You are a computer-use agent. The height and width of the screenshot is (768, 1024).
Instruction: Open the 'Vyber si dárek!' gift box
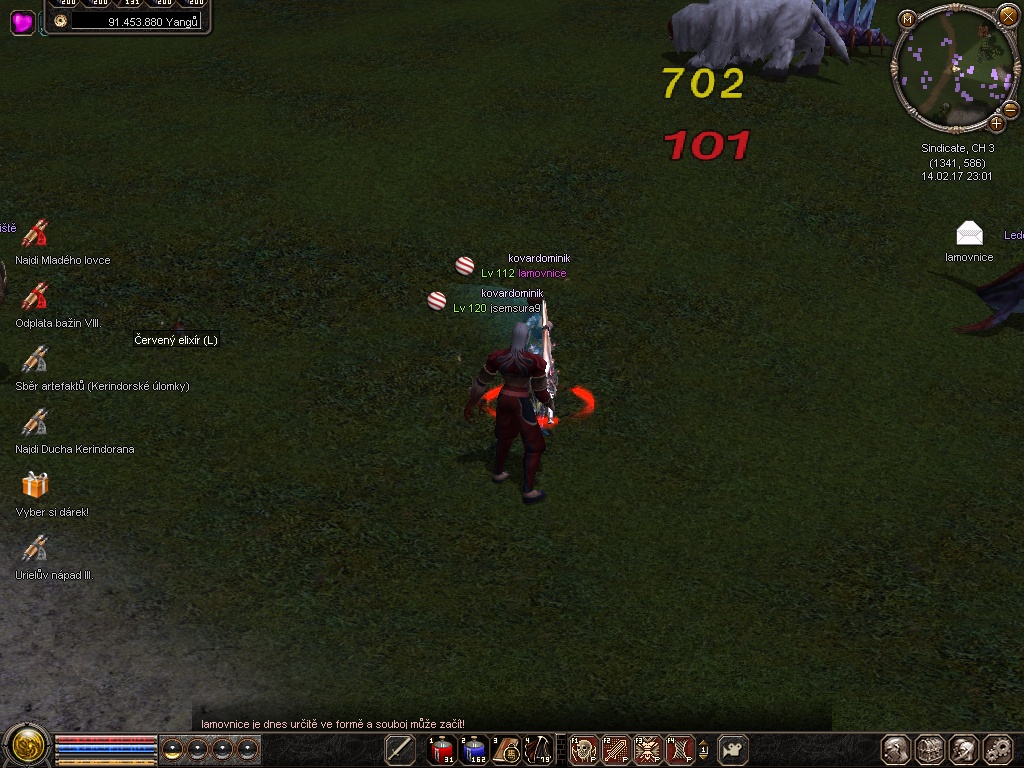[x=35, y=486]
